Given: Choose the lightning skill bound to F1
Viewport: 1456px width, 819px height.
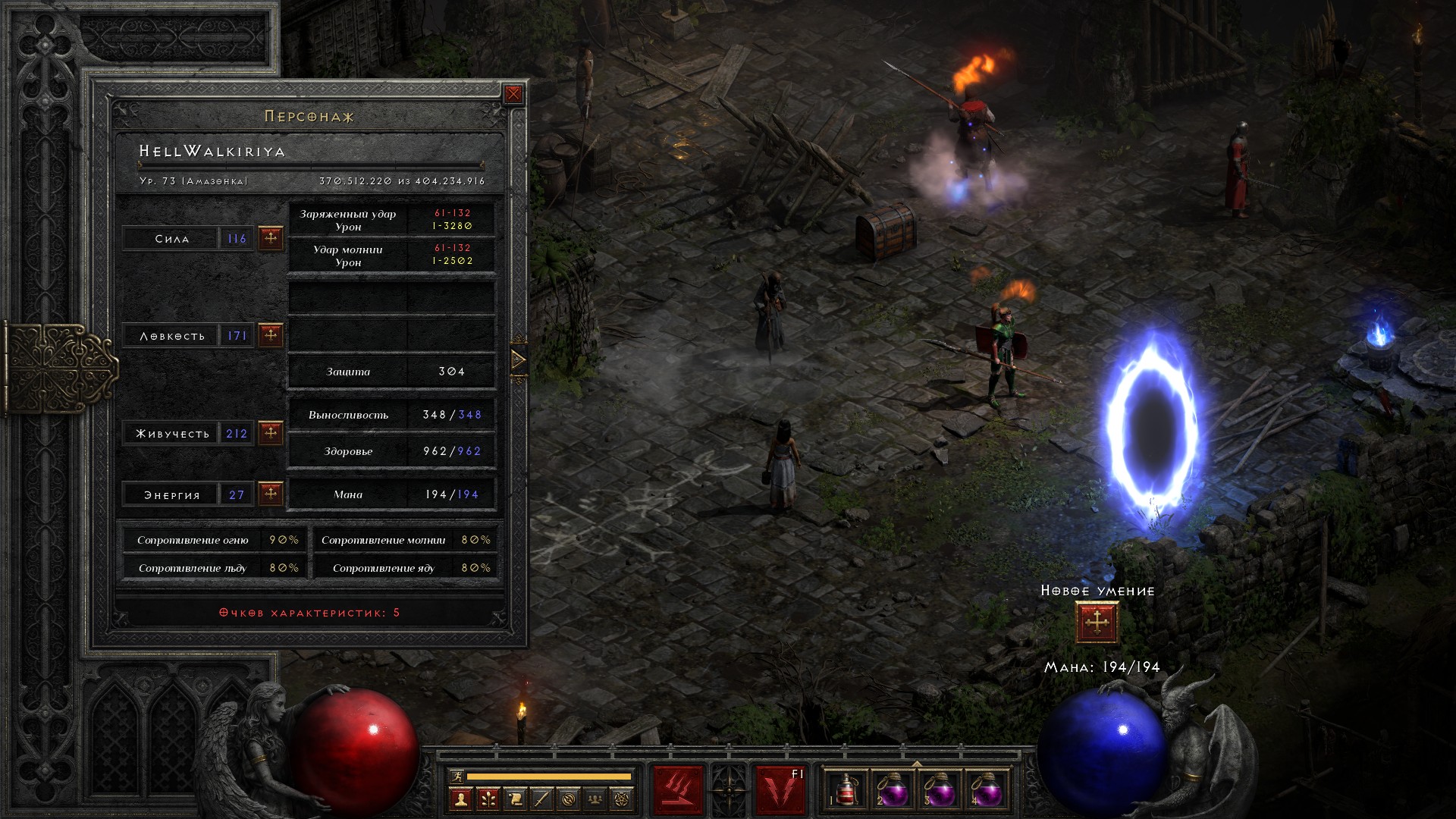Looking at the screenshot, I should click(x=780, y=791).
